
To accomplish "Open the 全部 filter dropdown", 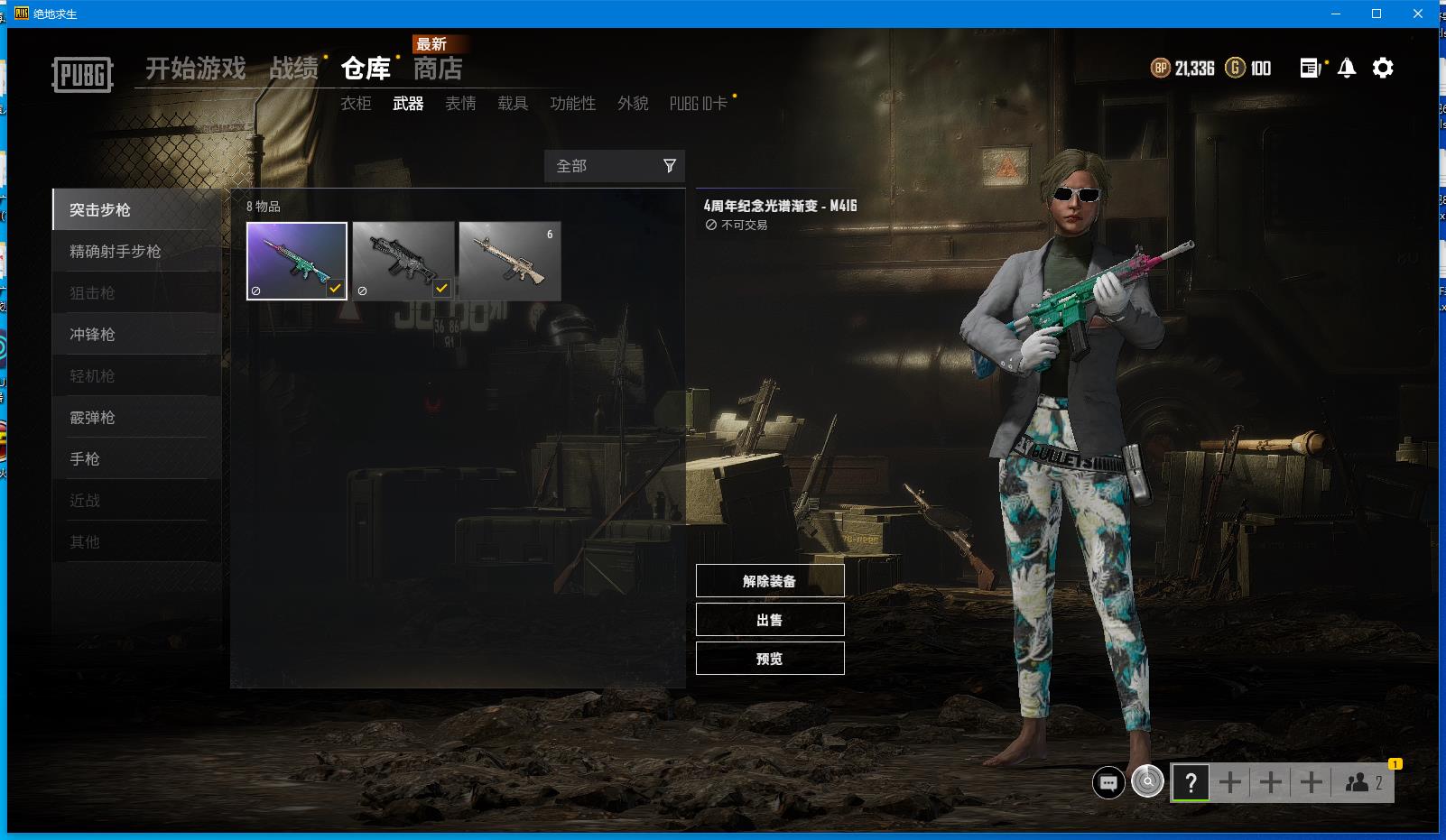I will click(615, 166).
